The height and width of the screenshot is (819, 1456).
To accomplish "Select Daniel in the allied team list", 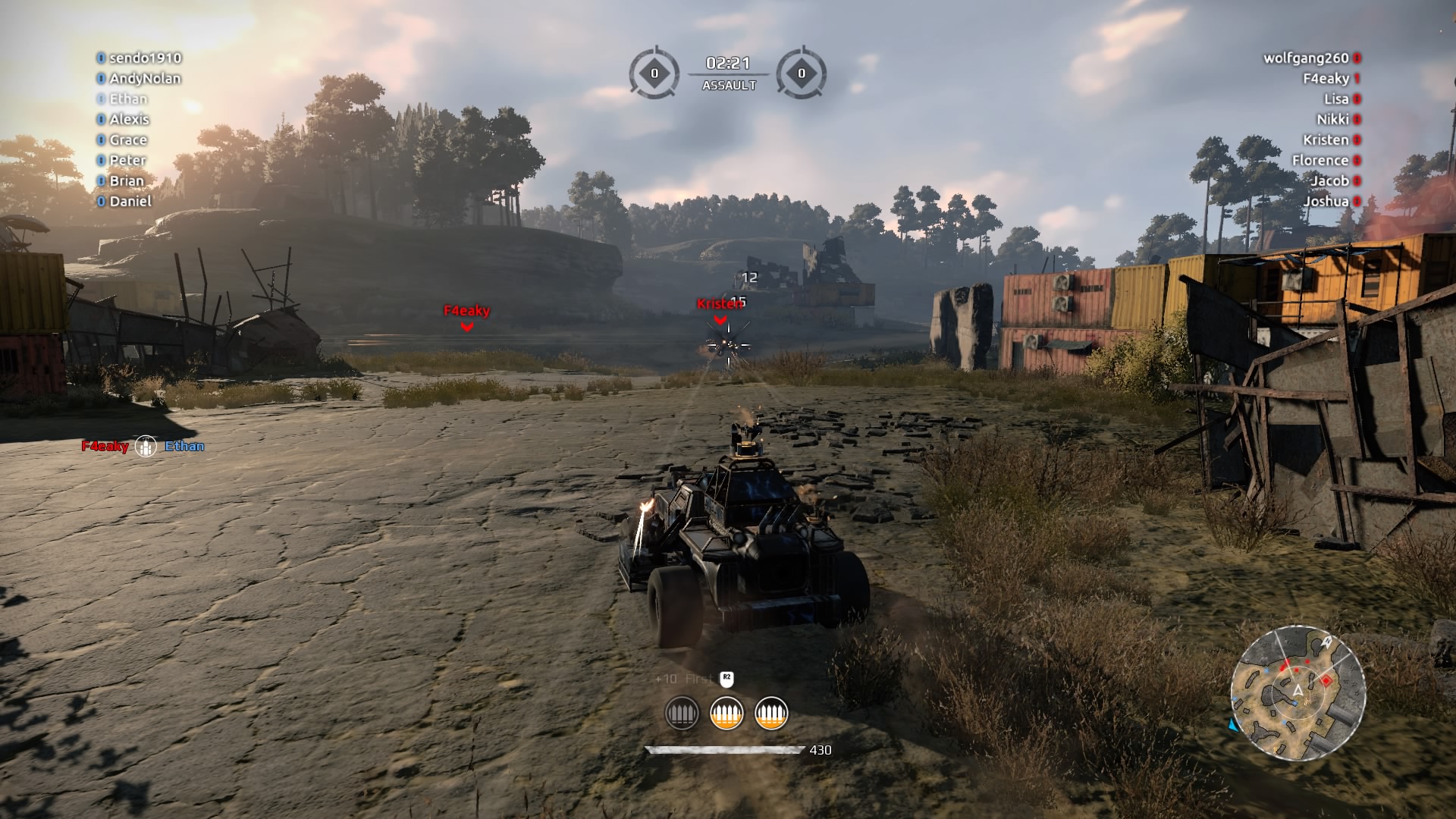I will click(x=130, y=201).
